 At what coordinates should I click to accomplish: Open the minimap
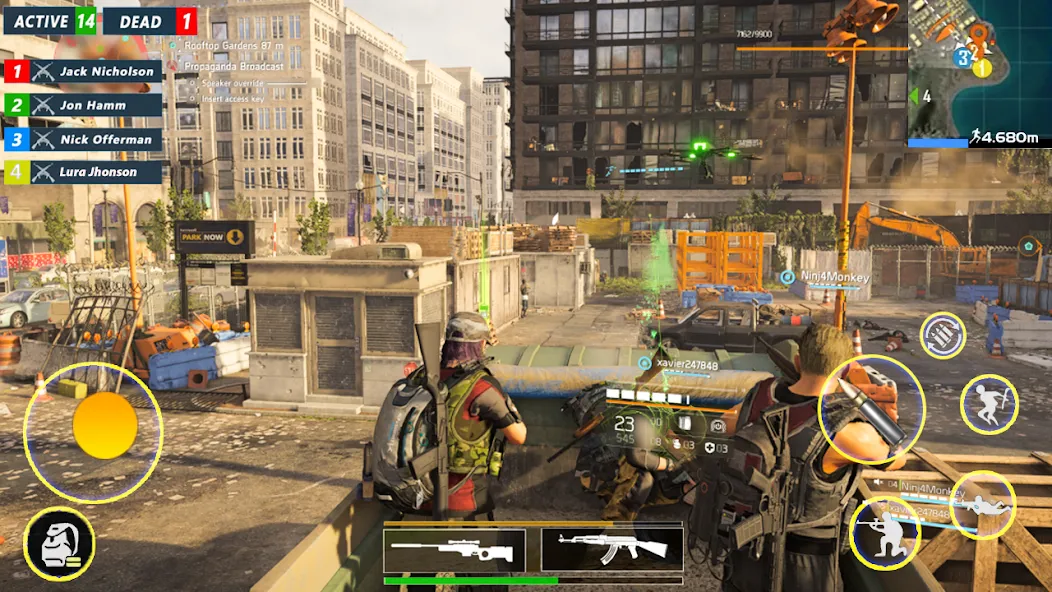(x=978, y=74)
